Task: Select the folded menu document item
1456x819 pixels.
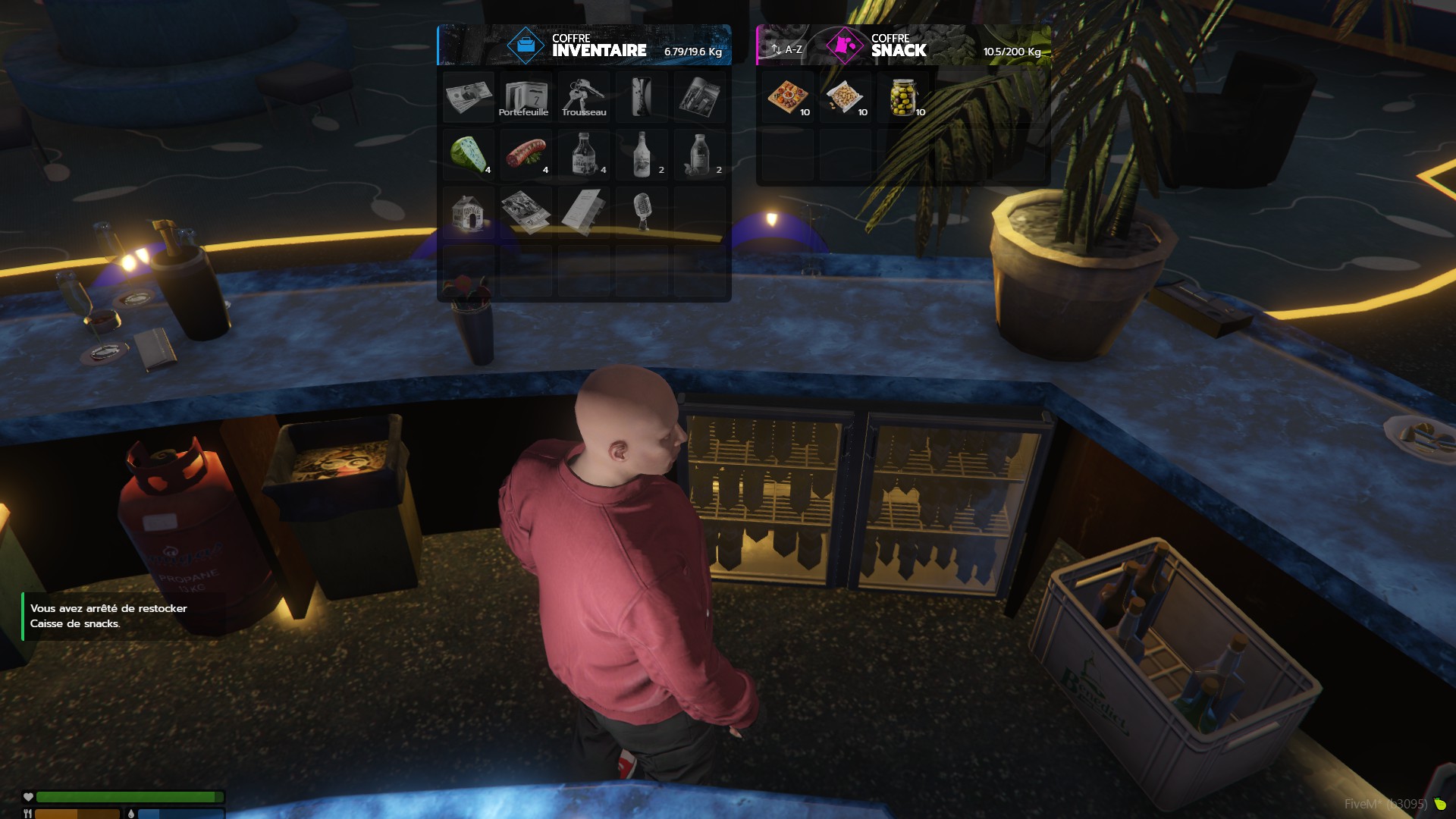Action: coord(583,212)
